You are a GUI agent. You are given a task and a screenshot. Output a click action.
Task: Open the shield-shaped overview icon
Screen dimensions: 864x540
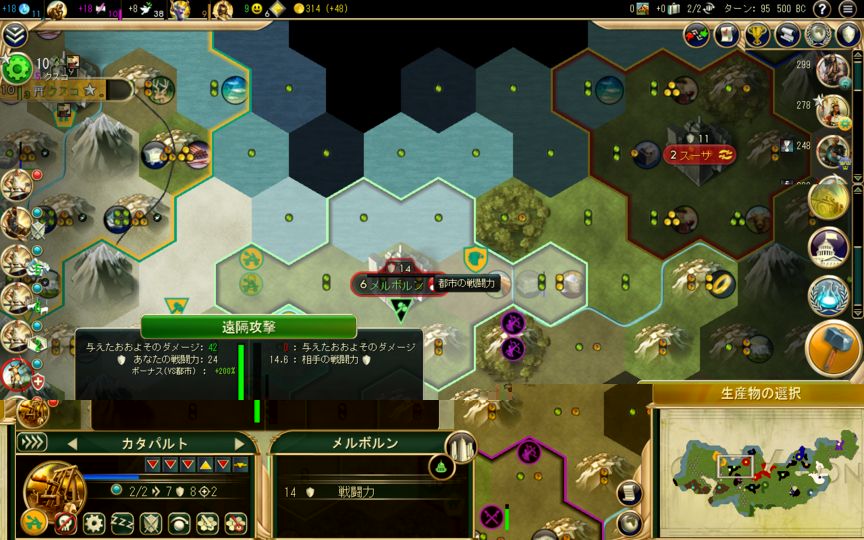(848, 35)
